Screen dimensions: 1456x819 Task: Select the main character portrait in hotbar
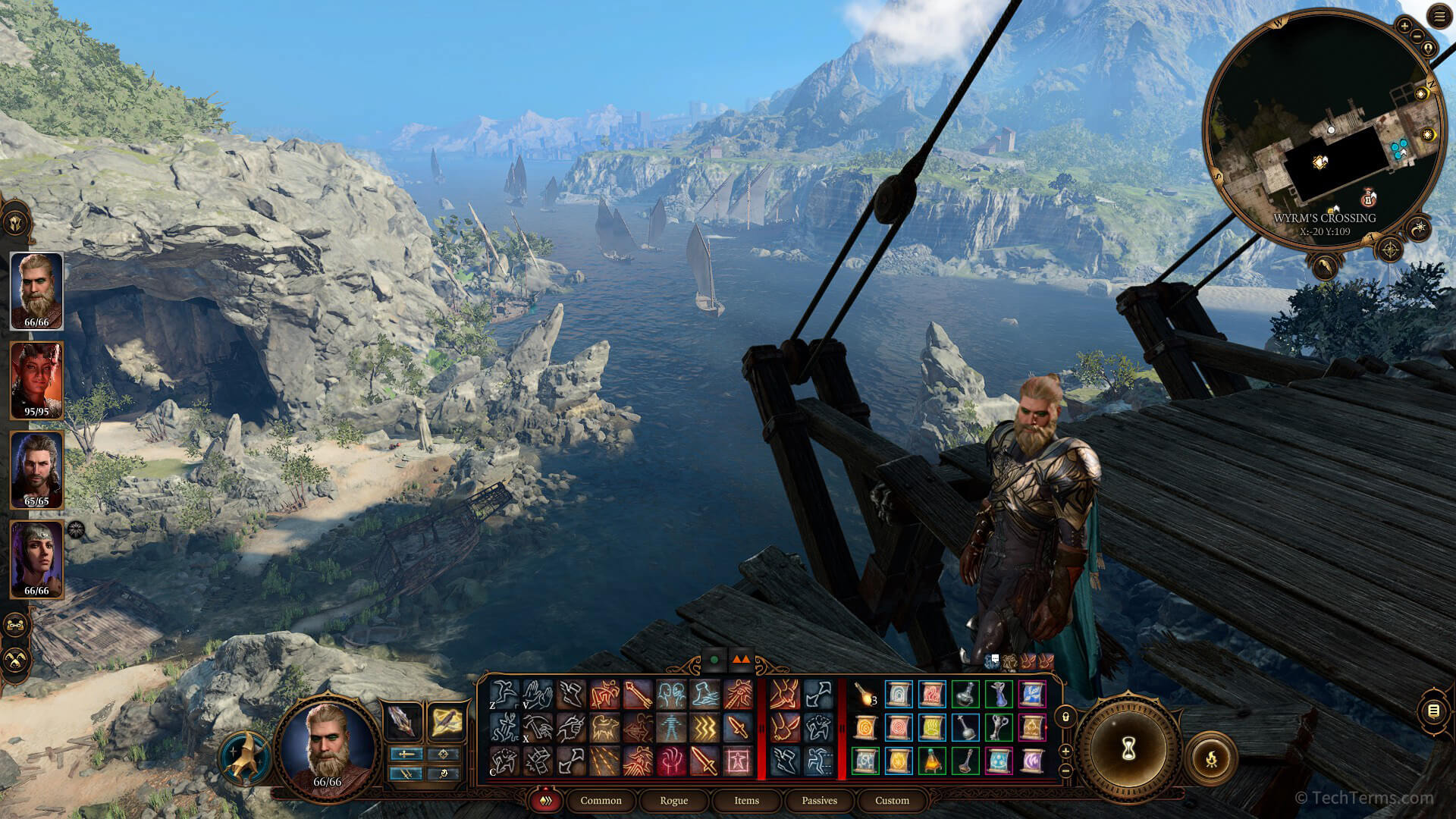pos(328,747)
